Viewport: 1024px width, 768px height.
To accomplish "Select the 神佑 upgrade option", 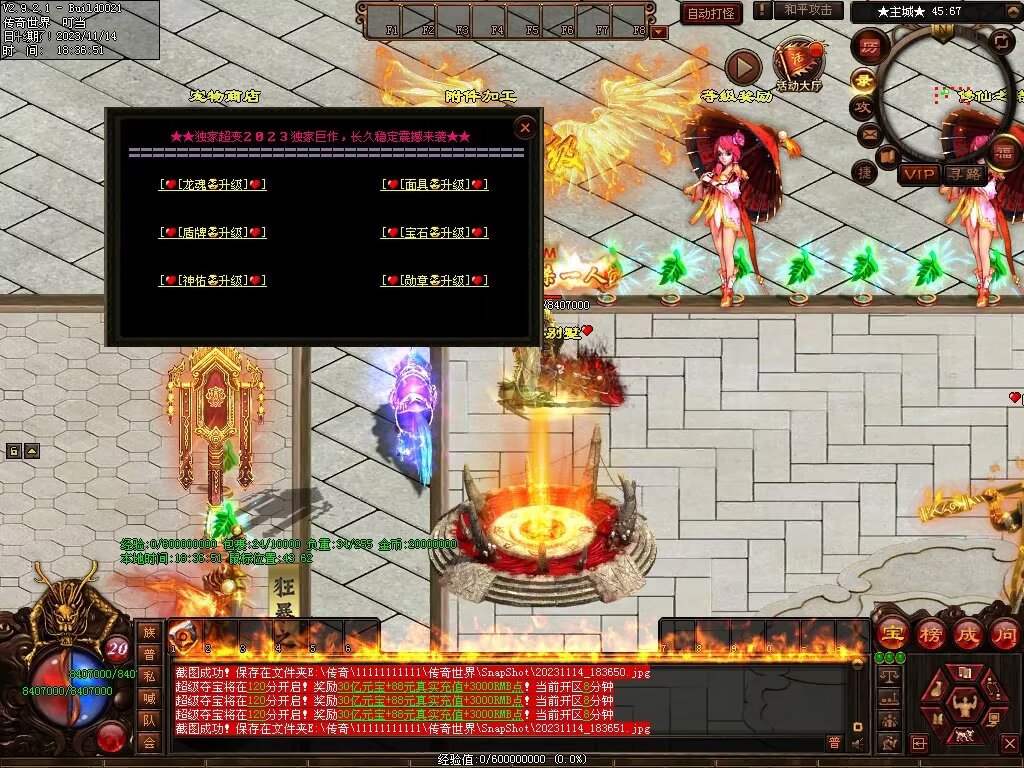I will click(213, 280).
